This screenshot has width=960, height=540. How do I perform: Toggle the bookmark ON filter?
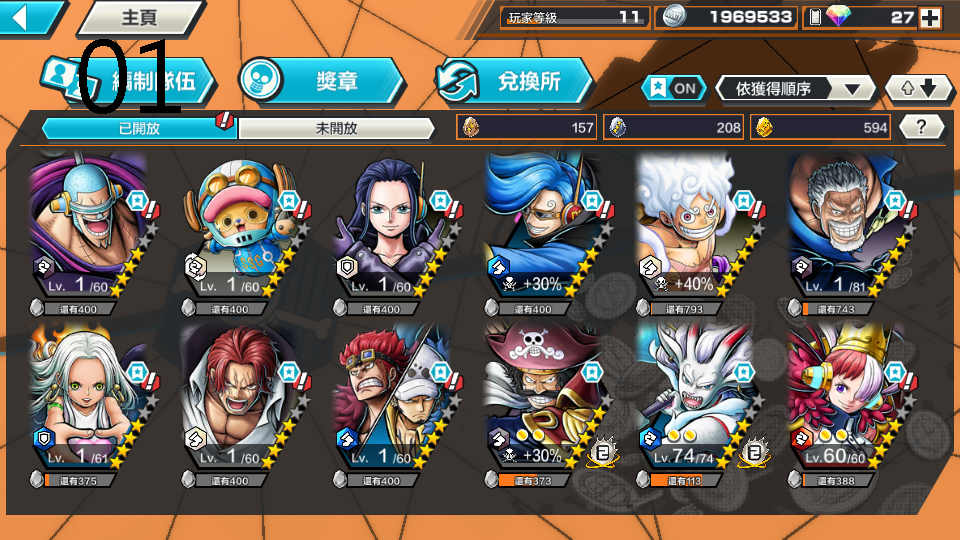pyautogui.click(x=674, y=88)
